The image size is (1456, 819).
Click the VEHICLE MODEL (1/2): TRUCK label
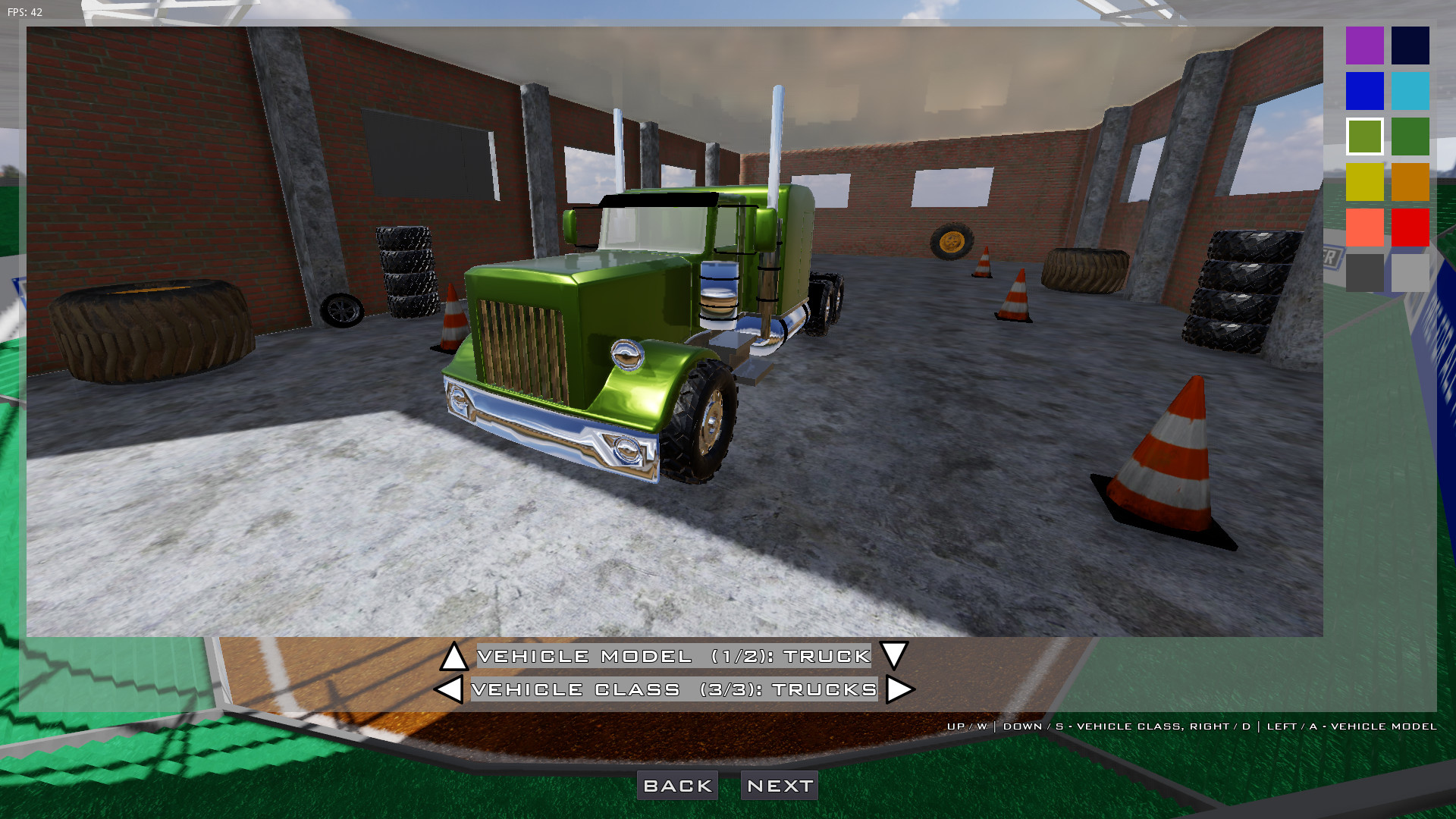pos(673,657)
